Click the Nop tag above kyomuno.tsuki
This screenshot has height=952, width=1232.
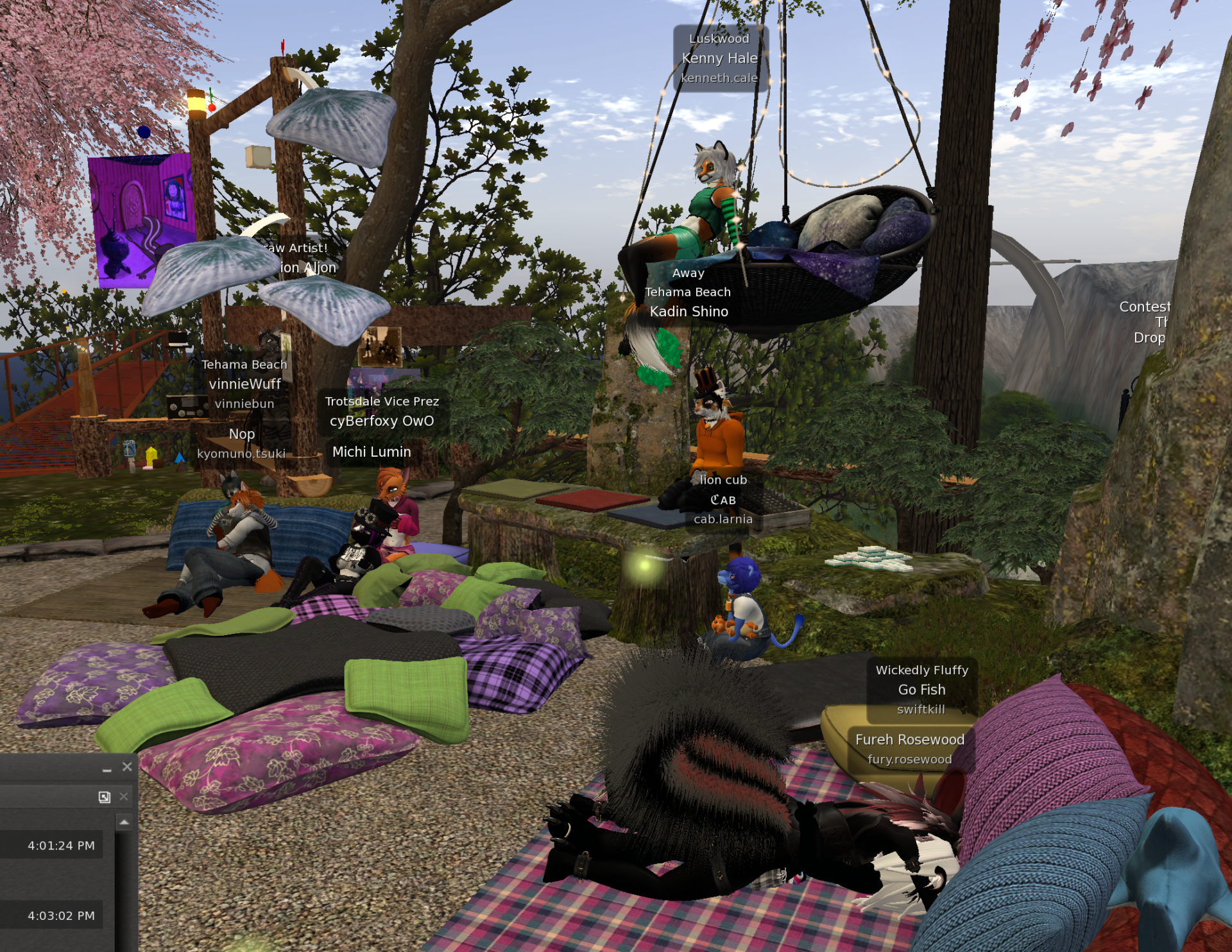pos(243,434)
